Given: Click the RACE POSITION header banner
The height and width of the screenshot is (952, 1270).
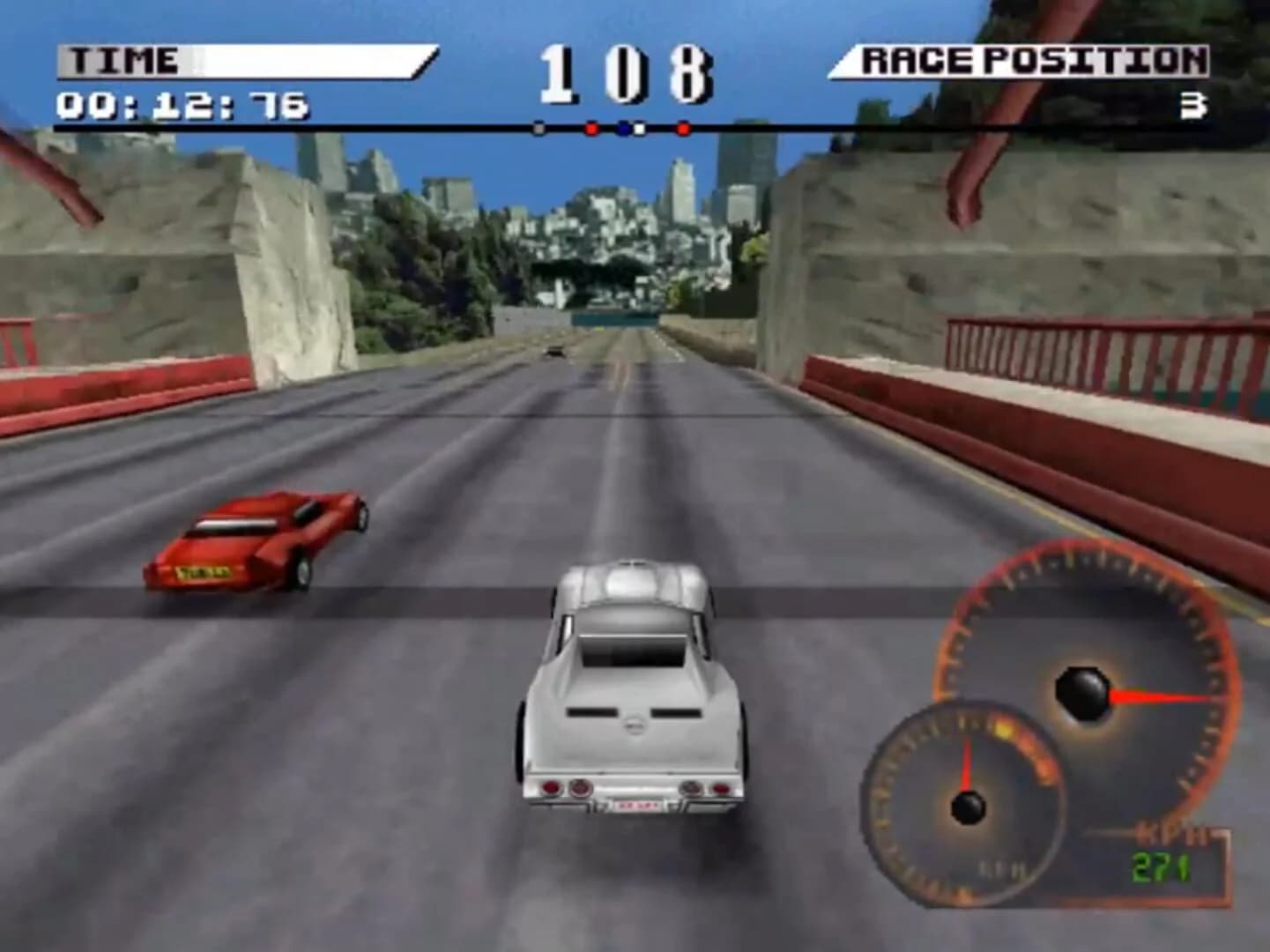Looking at the screenshot, I should 1031,58.
